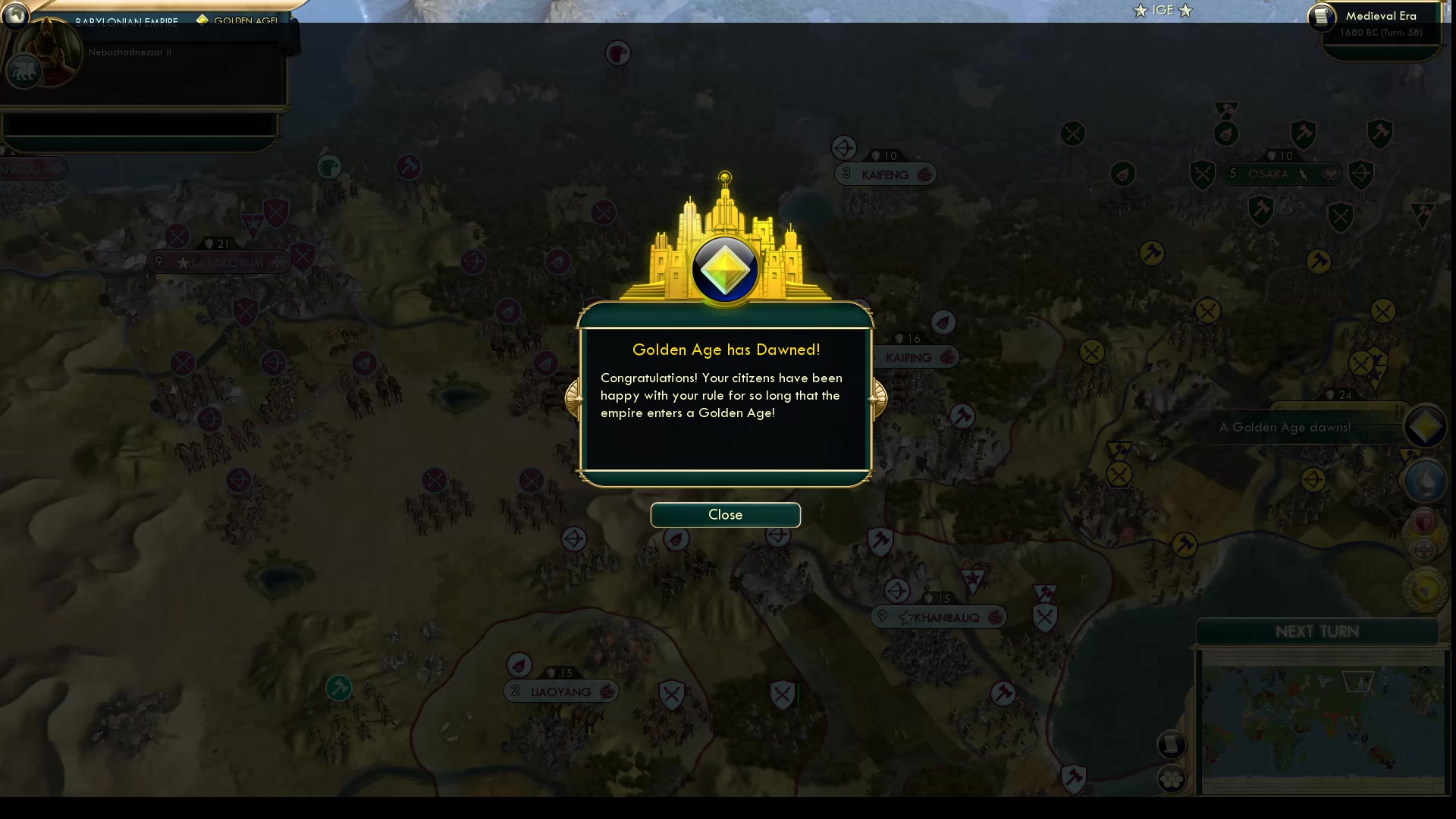Click the Medieval Era leader portrait icon

point(1323,17)
